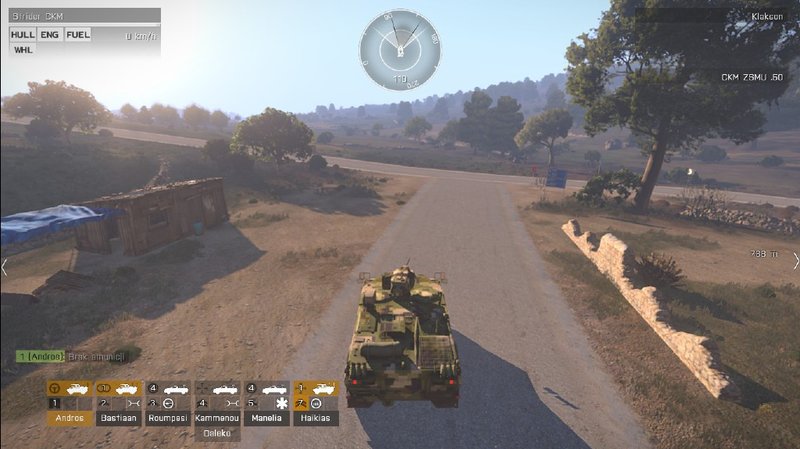Click the HULL damage indicator

(x=22, y=34)
